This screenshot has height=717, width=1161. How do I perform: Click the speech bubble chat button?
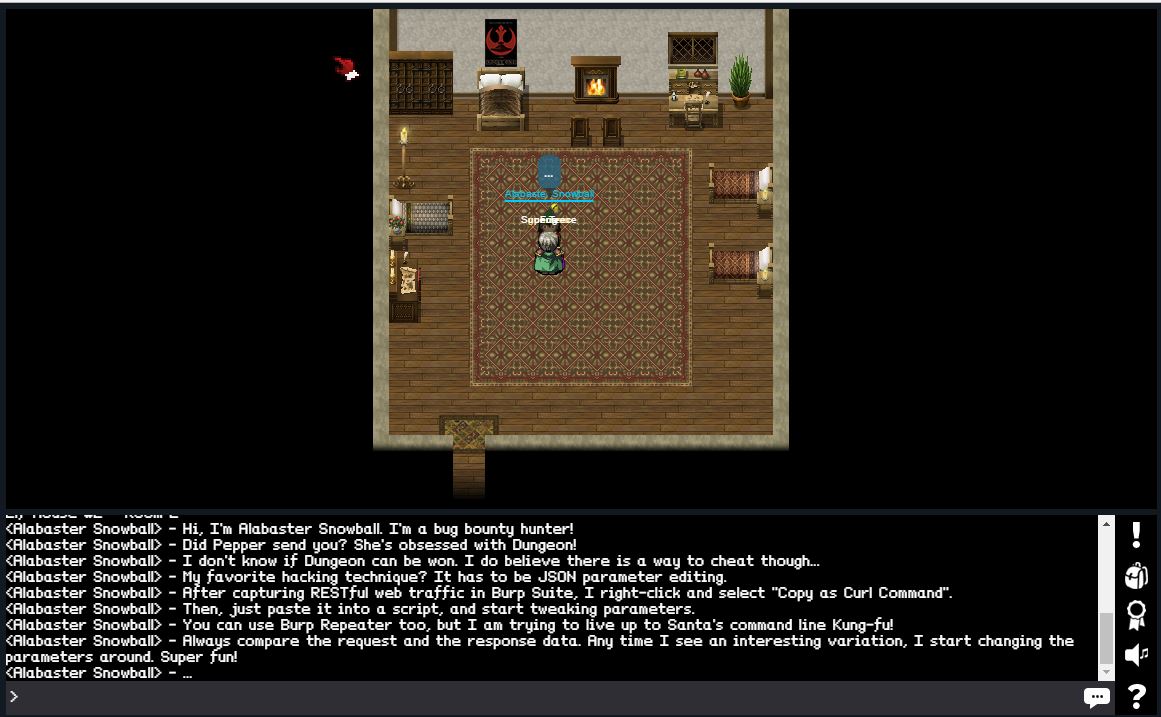pos(1096,697)
